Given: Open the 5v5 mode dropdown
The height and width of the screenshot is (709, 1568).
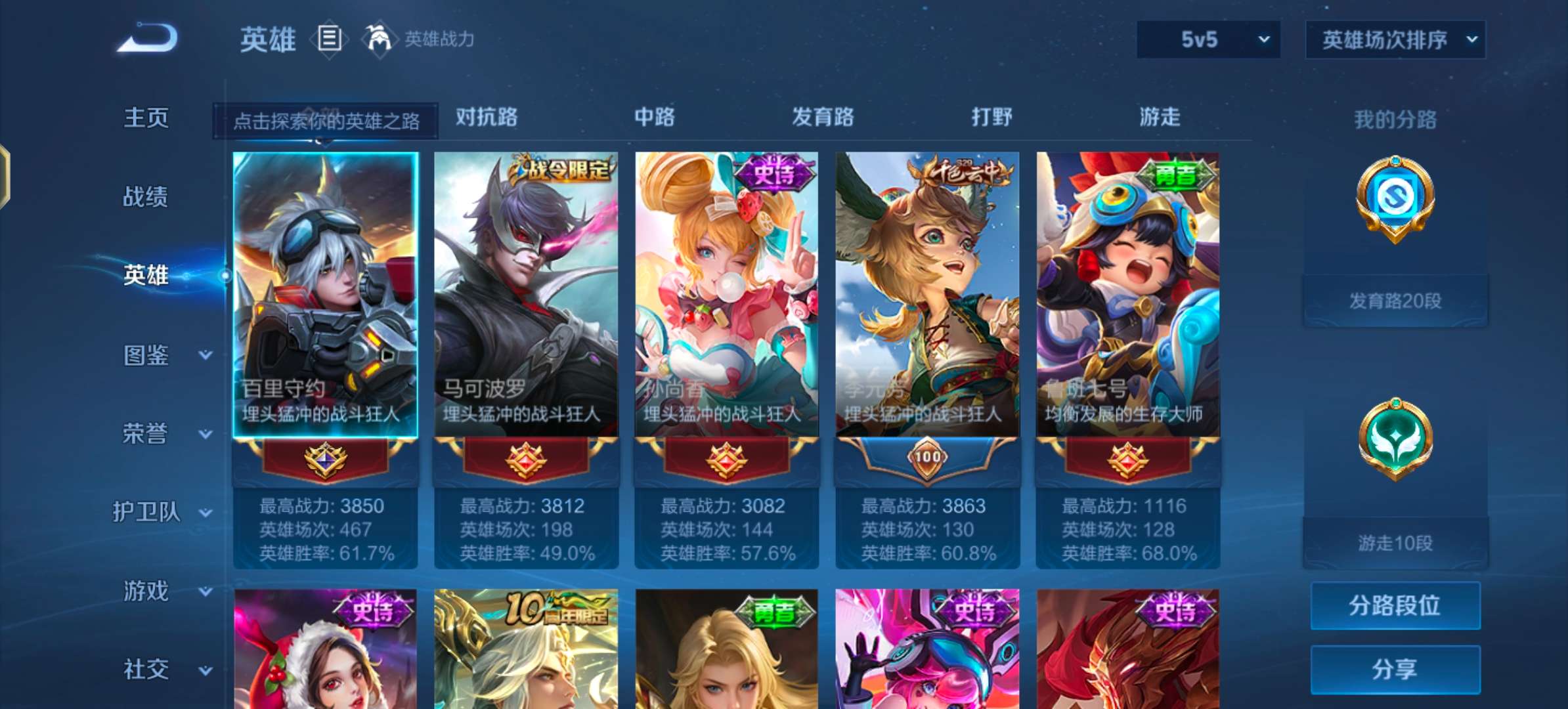Looking at the screenshot, I should coord(1207,39).
